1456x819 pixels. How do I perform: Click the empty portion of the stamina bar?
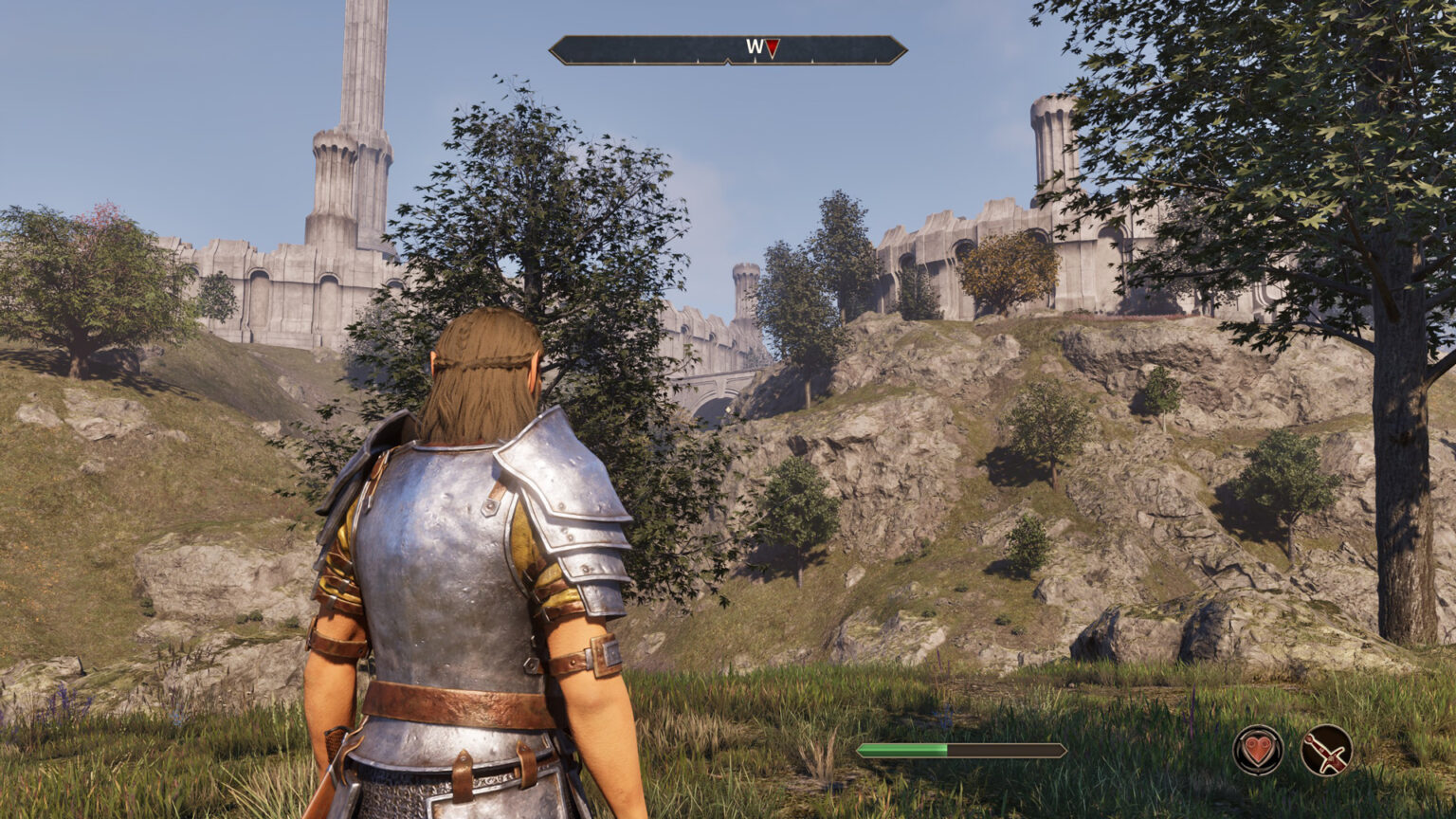[1005, 748]
